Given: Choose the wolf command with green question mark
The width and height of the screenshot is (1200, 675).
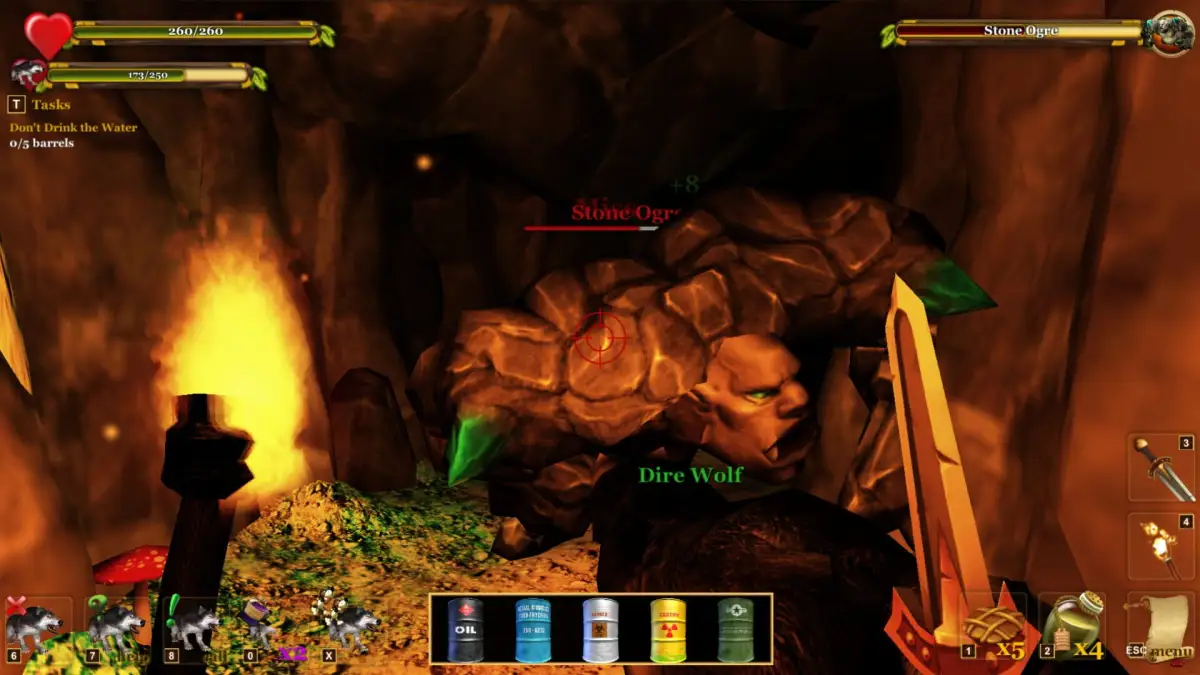Looking at the screenshot, I should click(115, 627).
